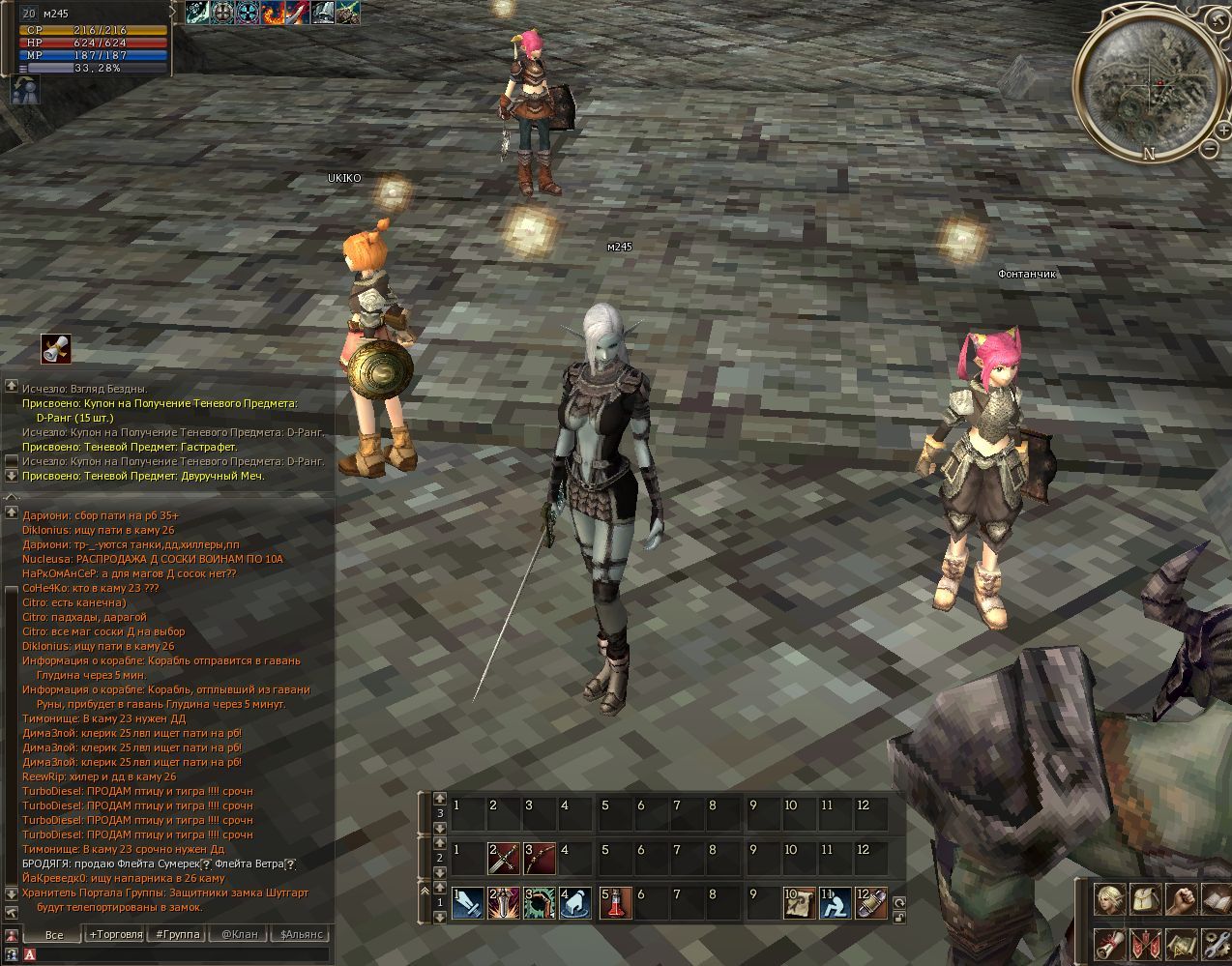Switch to the #Группа chat tab
The width and height of the screenshot is (1232, 966).
[x=178, y=934]
